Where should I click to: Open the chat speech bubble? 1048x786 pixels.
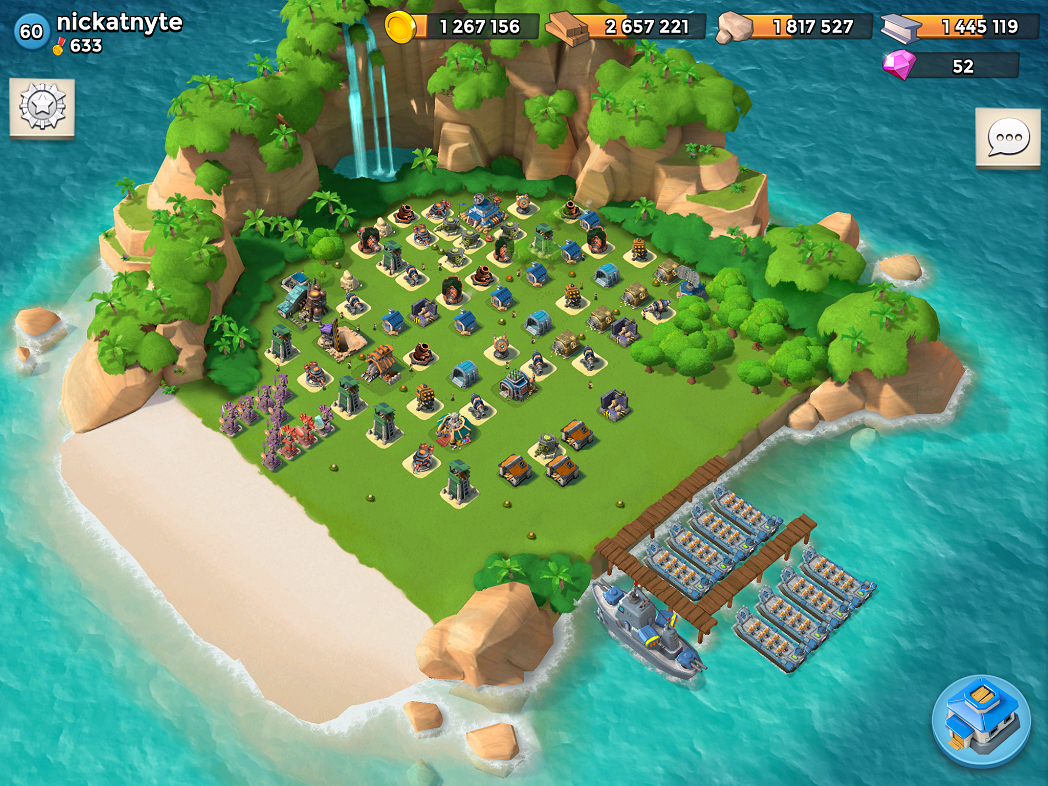1007,137
